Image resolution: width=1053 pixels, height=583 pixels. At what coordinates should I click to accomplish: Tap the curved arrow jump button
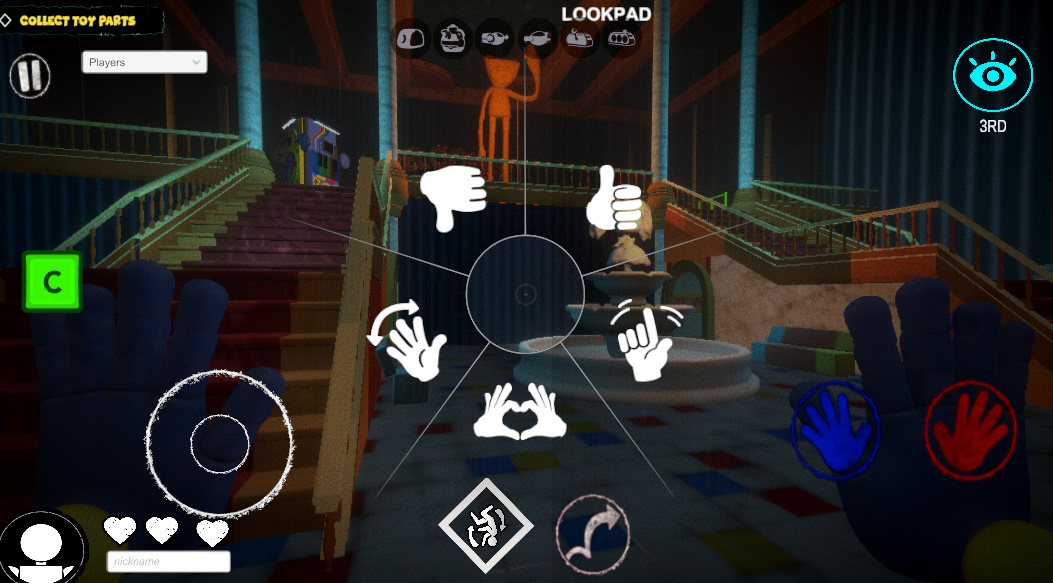coord(592,529)
